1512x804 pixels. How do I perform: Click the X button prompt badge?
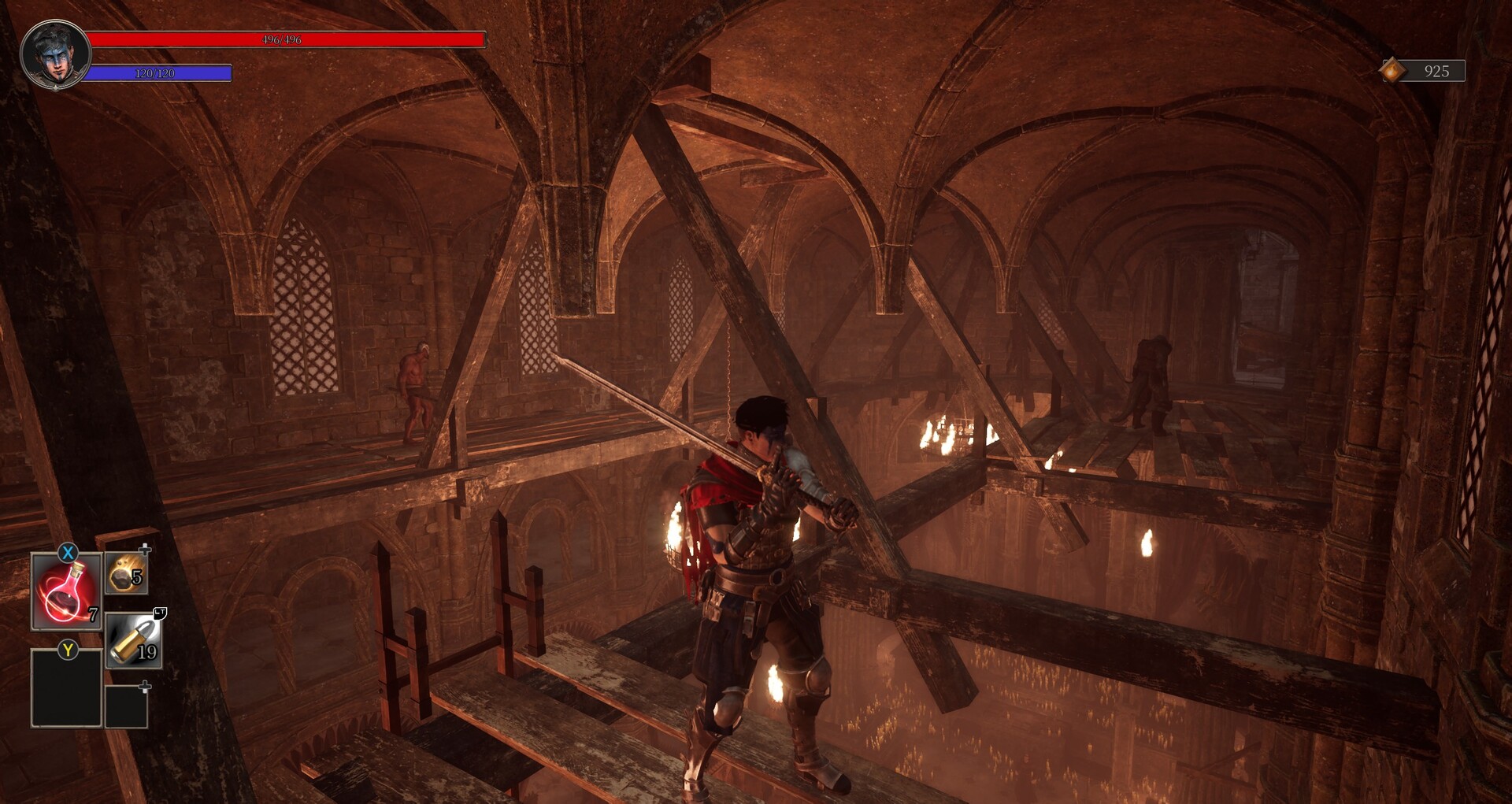[67, 551]
